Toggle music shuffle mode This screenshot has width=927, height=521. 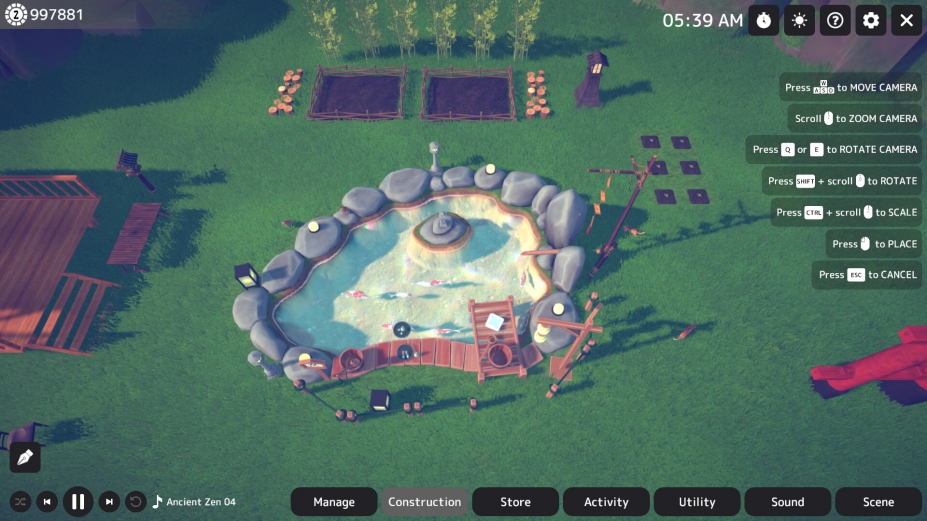(20, 502)
